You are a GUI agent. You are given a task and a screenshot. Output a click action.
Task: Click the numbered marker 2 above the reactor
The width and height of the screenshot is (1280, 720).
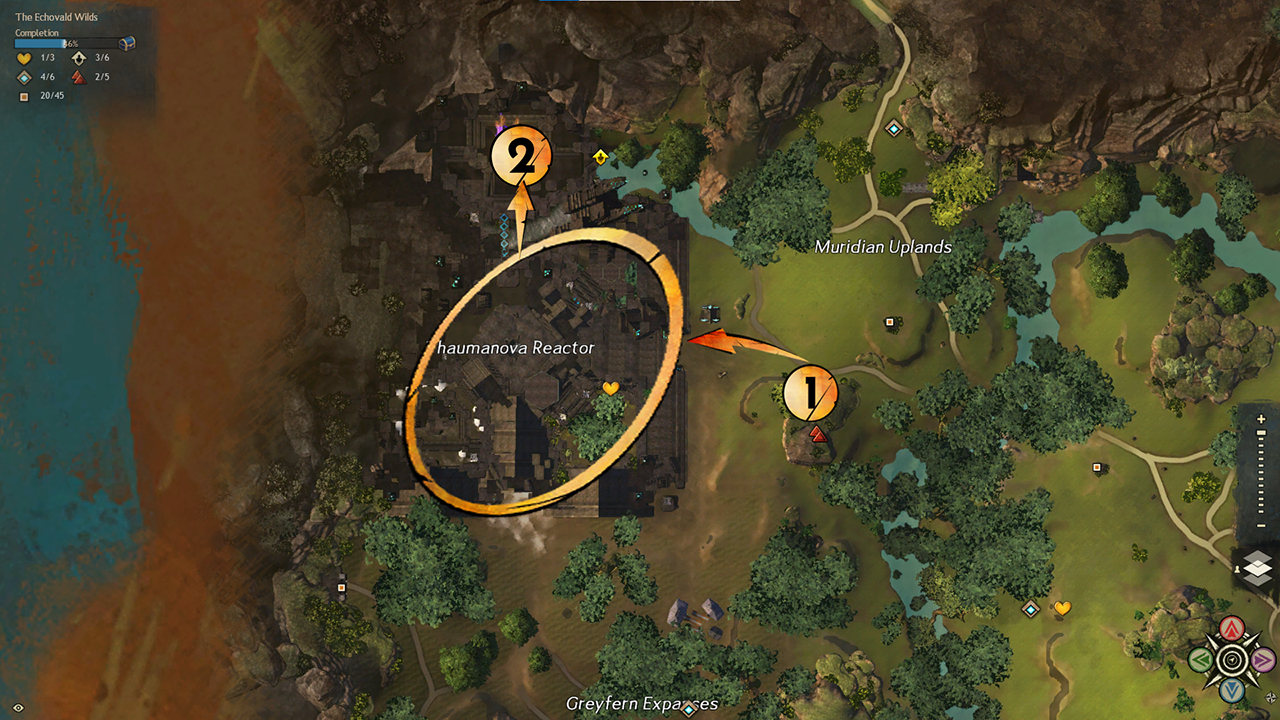coord(524,155)
